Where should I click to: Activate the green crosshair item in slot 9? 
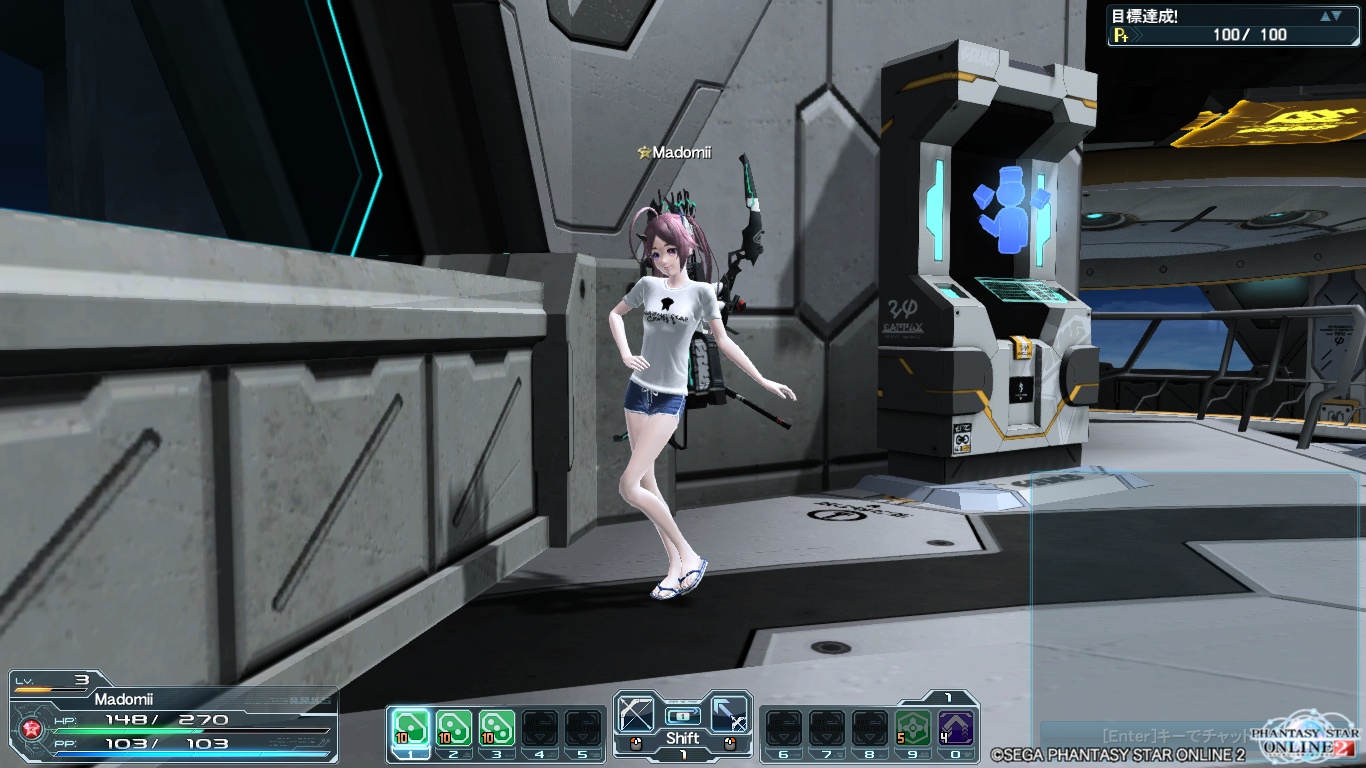click(x=912, y=728)
